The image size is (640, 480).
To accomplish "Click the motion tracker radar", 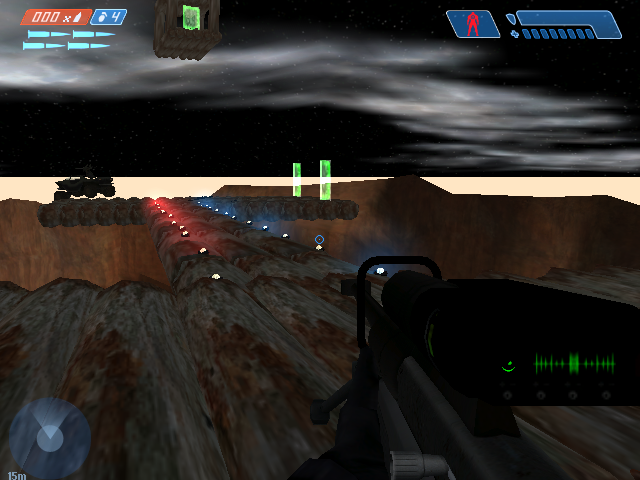I will [x=49, y=437].
